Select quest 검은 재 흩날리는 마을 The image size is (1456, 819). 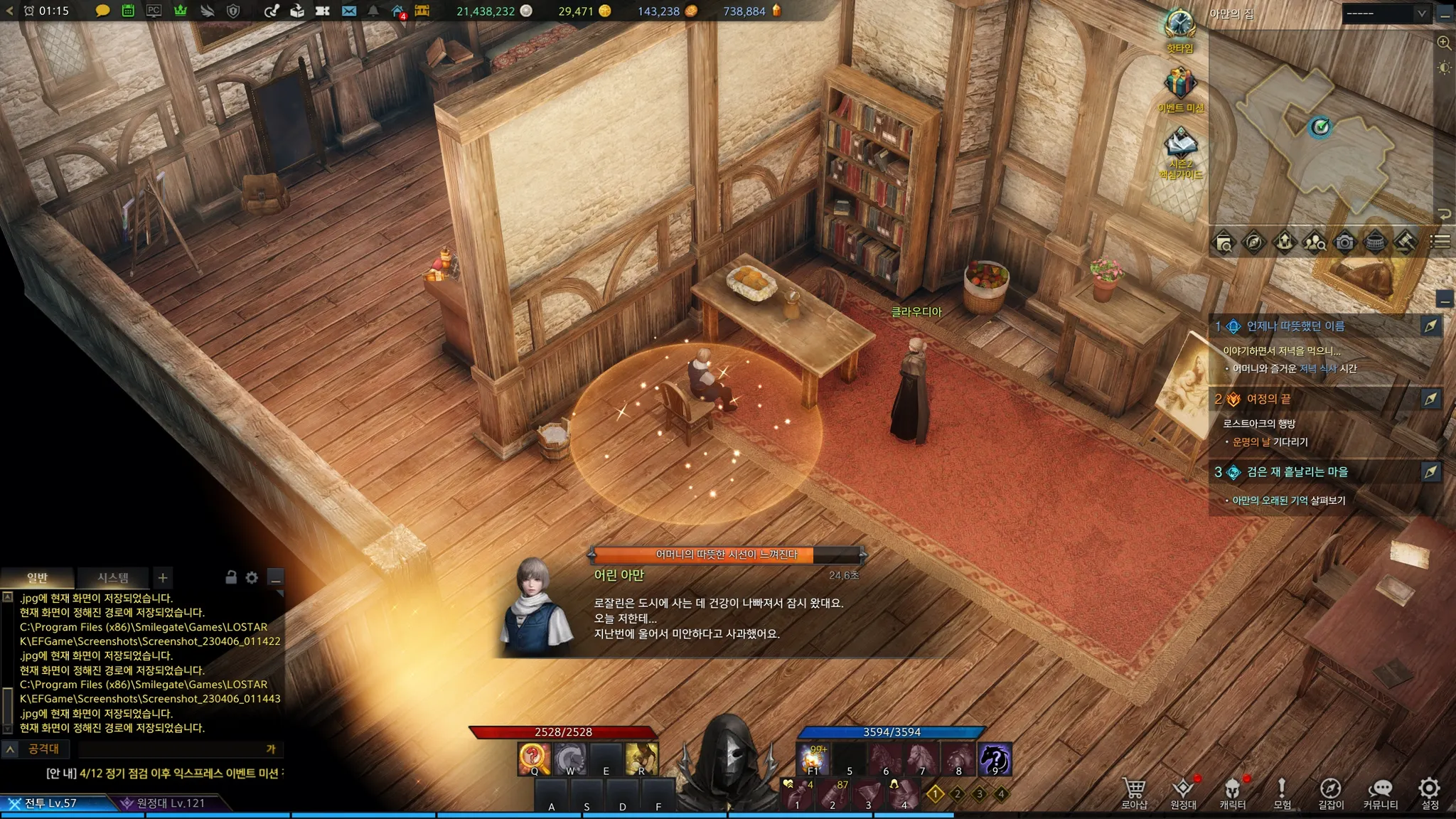click(1297, 472)
